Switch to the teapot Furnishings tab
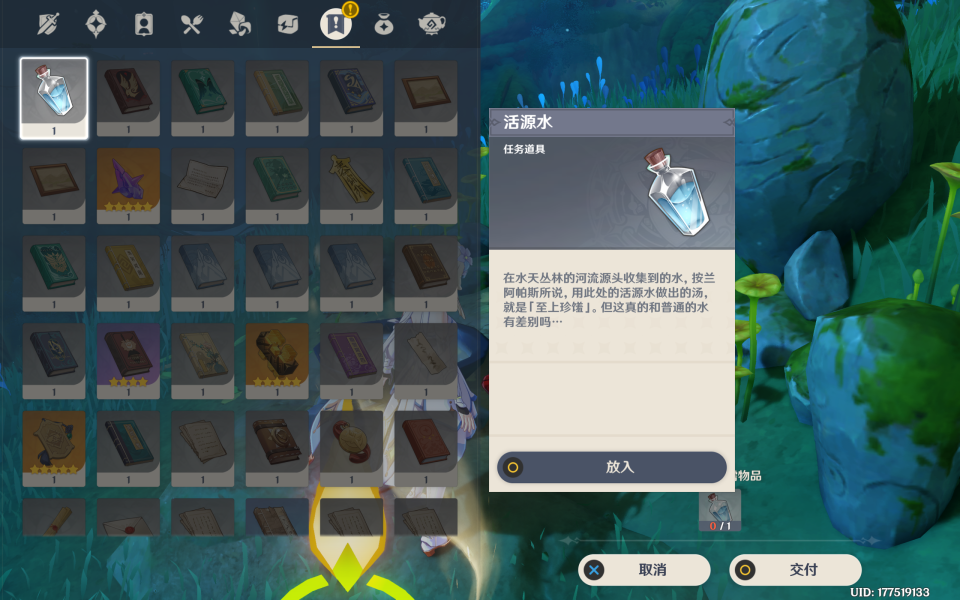Image resolution: width=960 pixels, height=600 pixels. pyautogui.click(x=431, y=23)
